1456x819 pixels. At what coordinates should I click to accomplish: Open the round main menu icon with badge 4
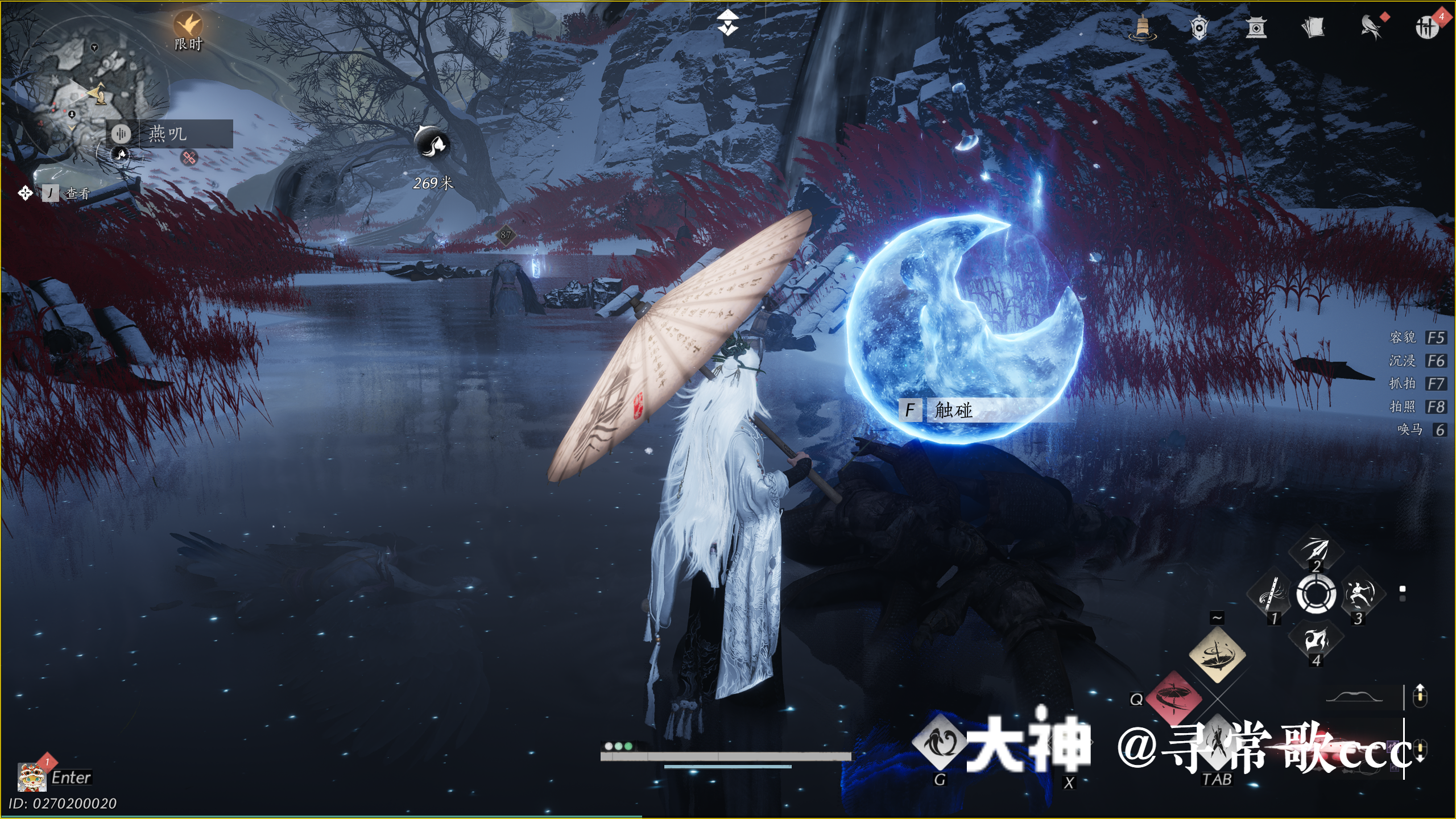(x=1427, y=27)
